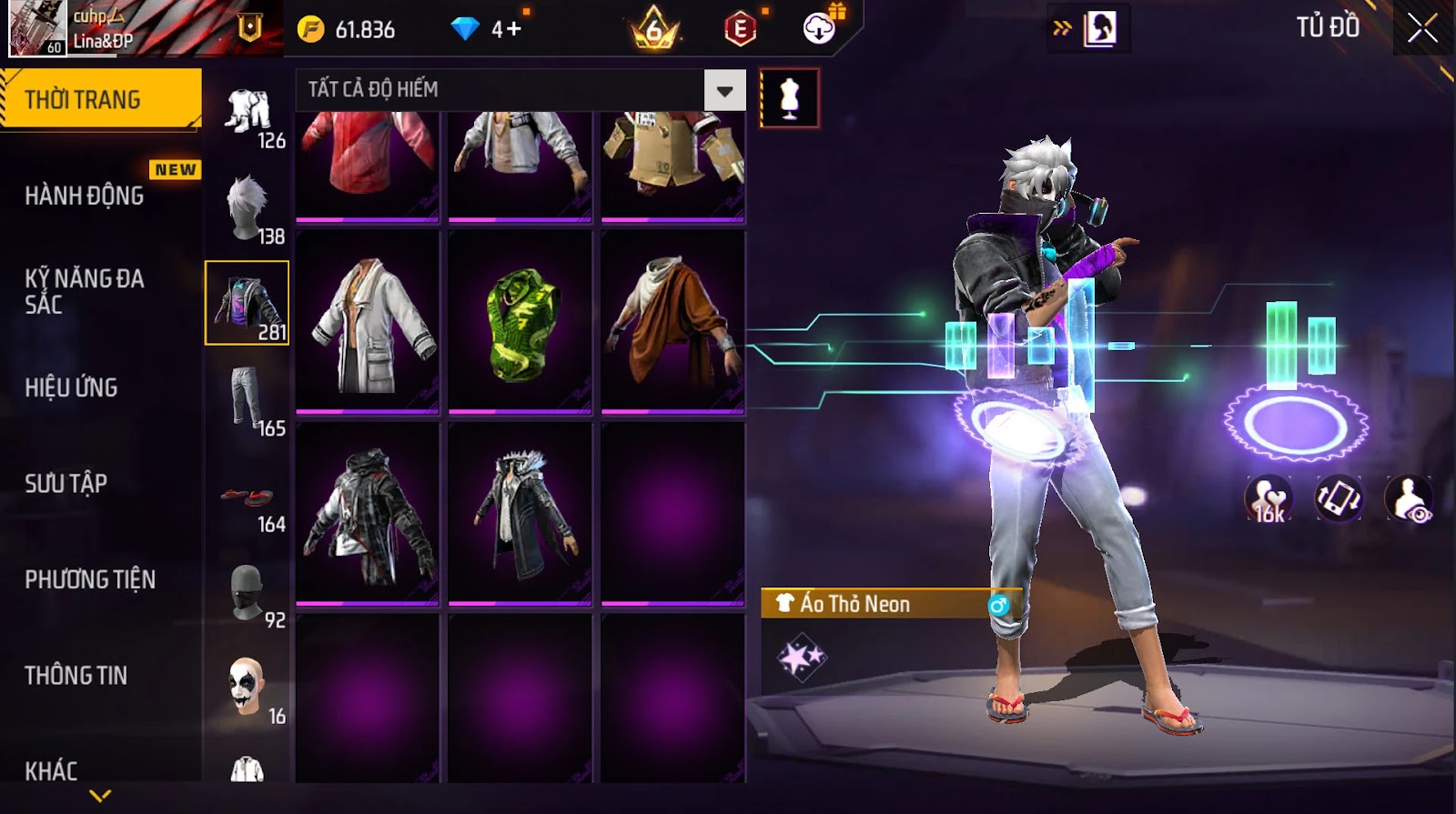Open the Hiệu Ứng section
This screenshot has width=1456, height=814.
click(x=71, y=387)
